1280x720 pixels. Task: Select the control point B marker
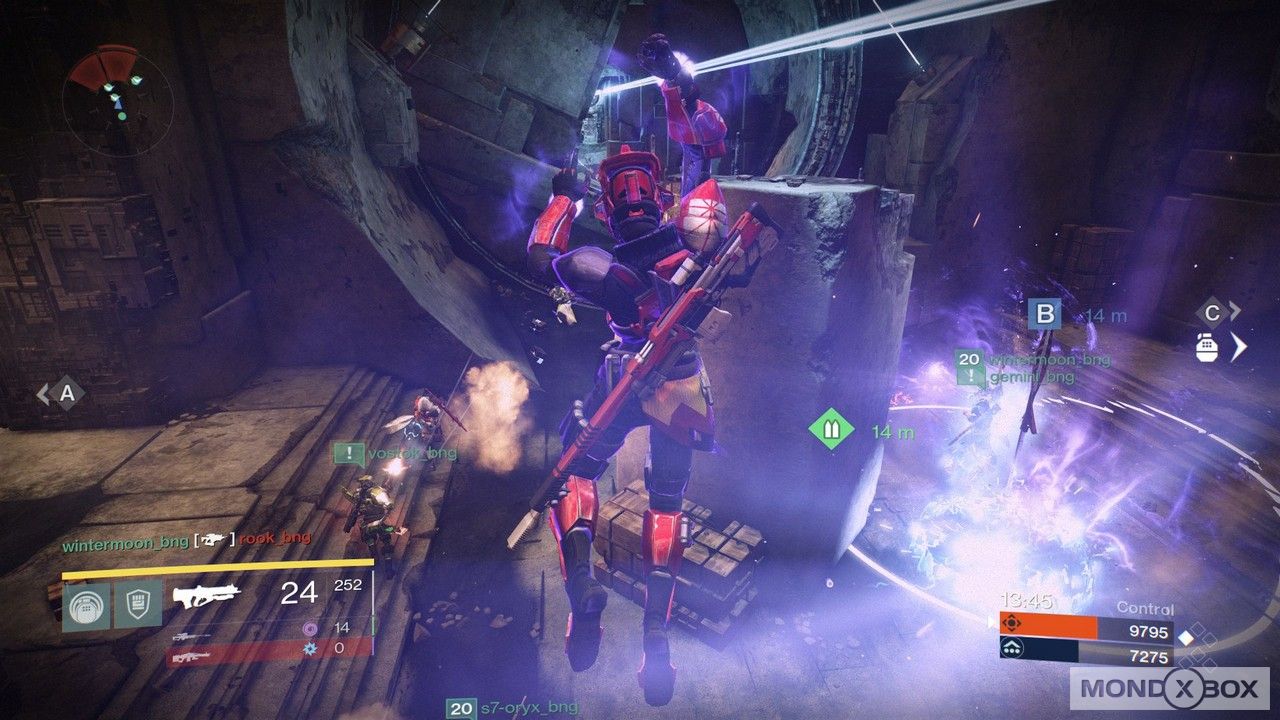coord(1044,315)
